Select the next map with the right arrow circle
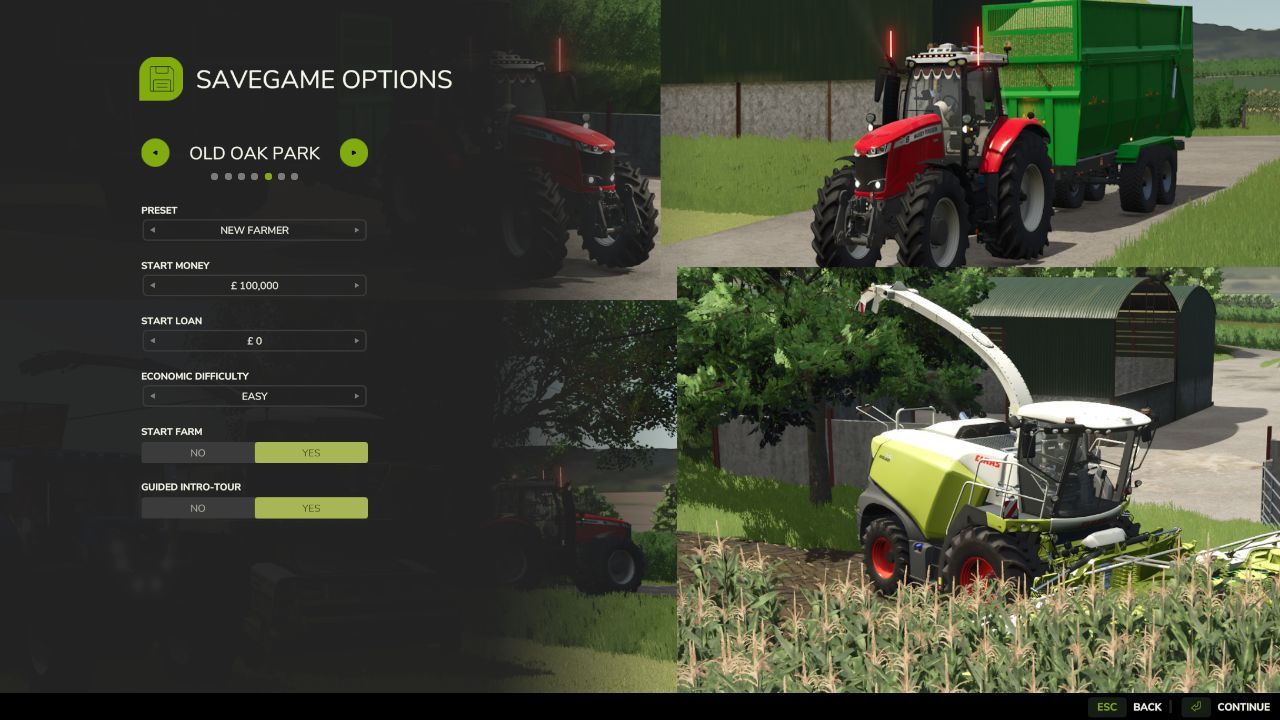 click(354, 152)
